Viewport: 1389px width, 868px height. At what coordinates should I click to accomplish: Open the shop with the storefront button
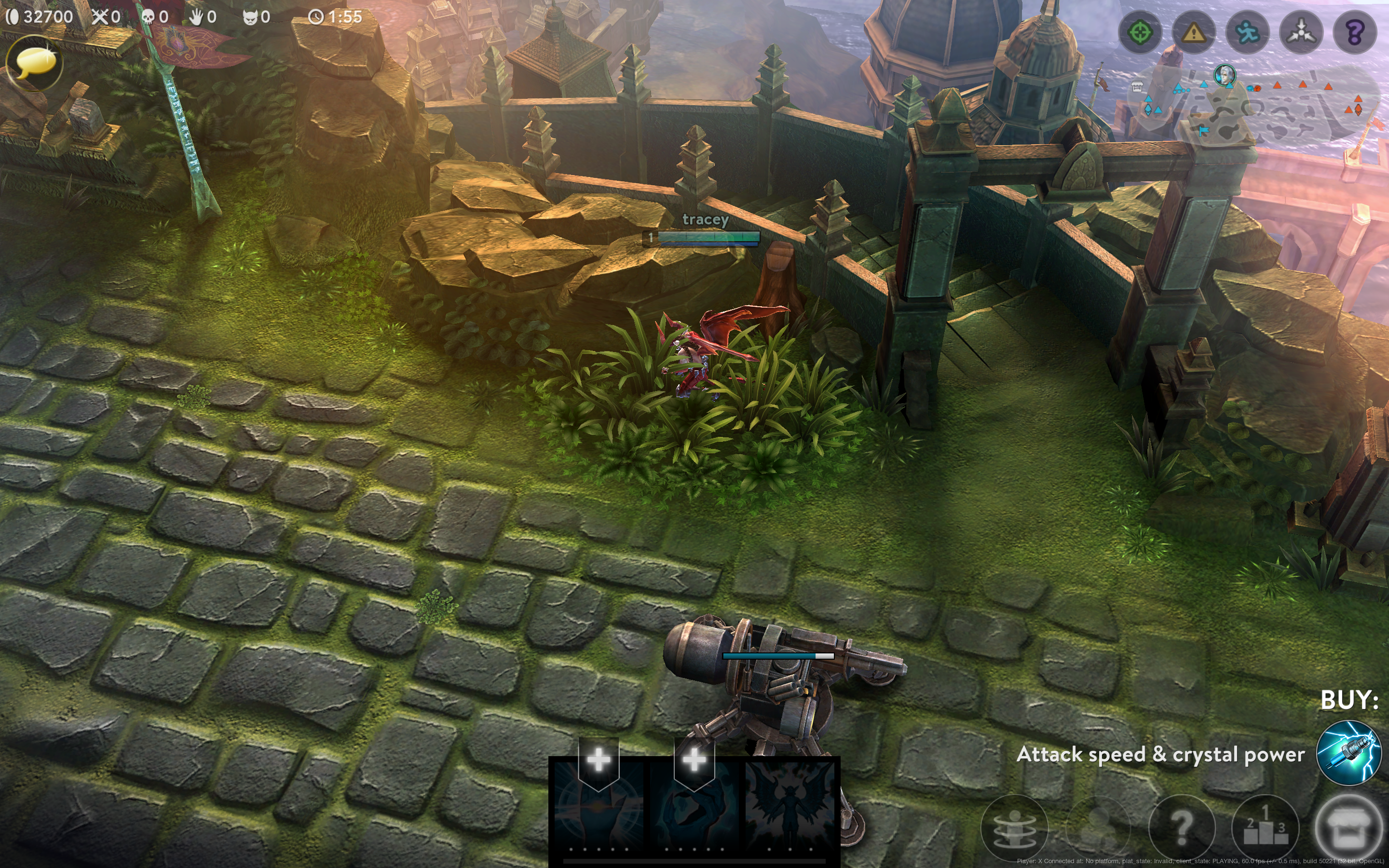(1348, 827)
